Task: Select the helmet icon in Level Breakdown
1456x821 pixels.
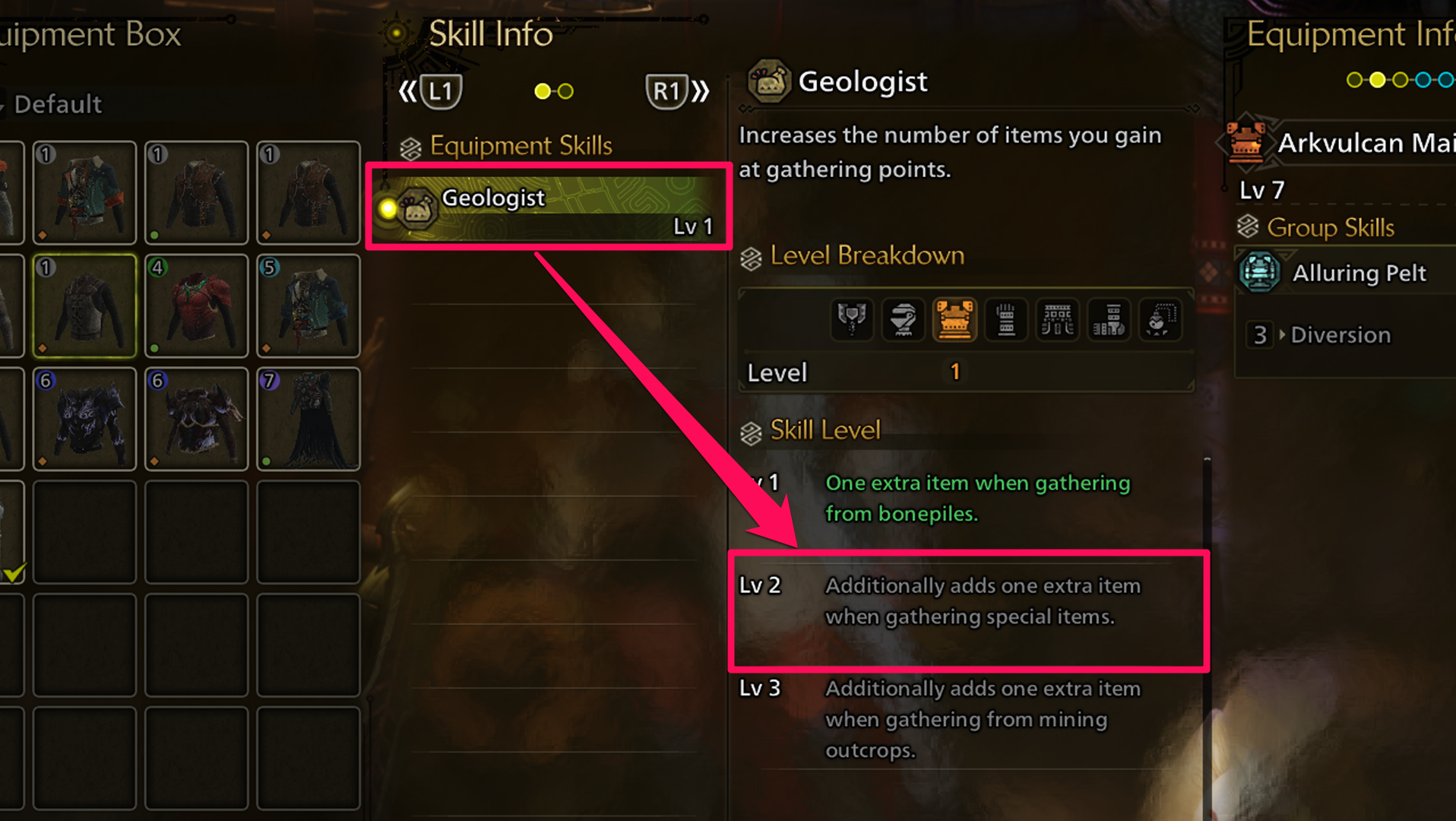Action: (x=904, y=319)
